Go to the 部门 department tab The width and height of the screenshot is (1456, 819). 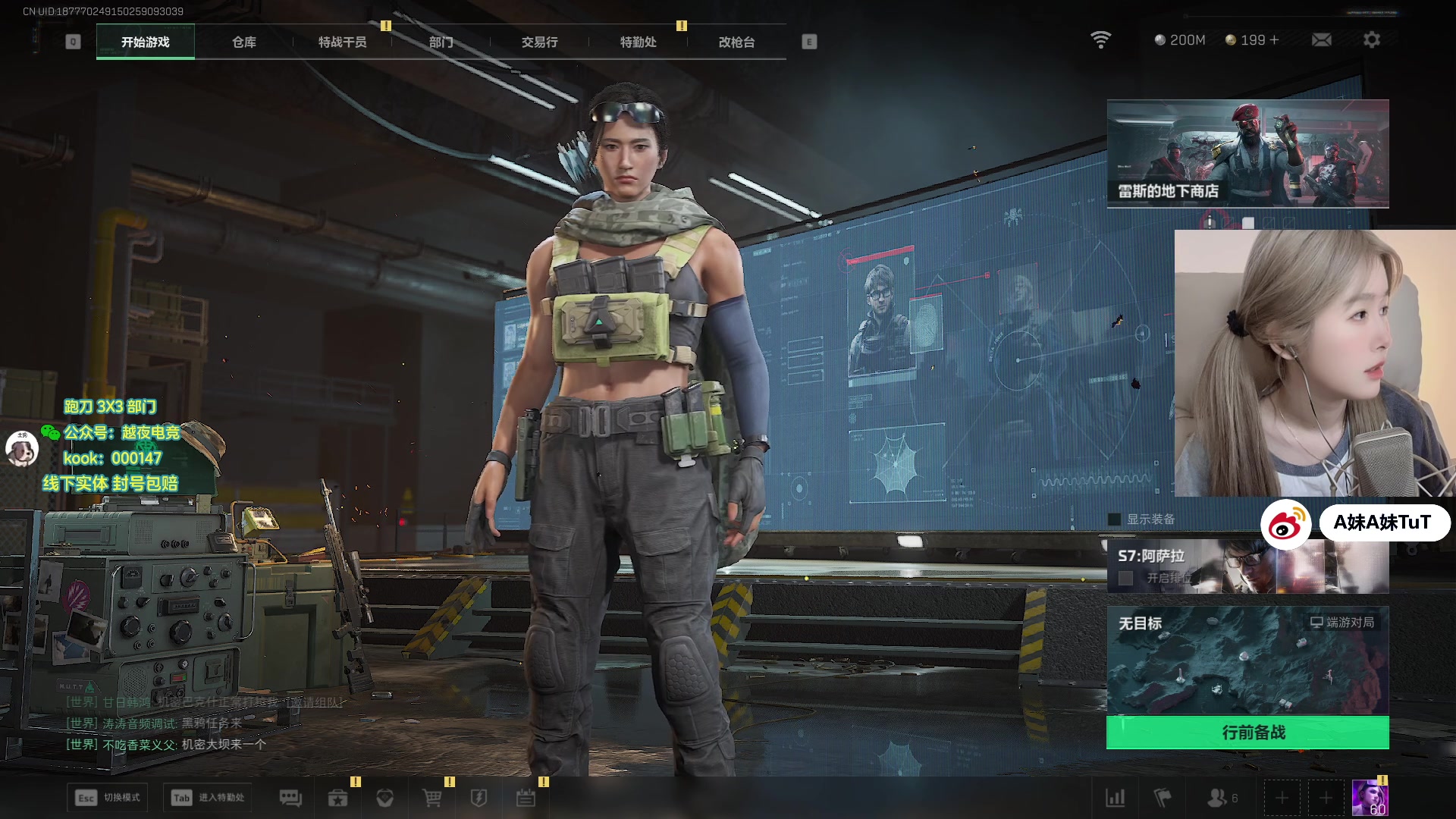click(441, 42)
